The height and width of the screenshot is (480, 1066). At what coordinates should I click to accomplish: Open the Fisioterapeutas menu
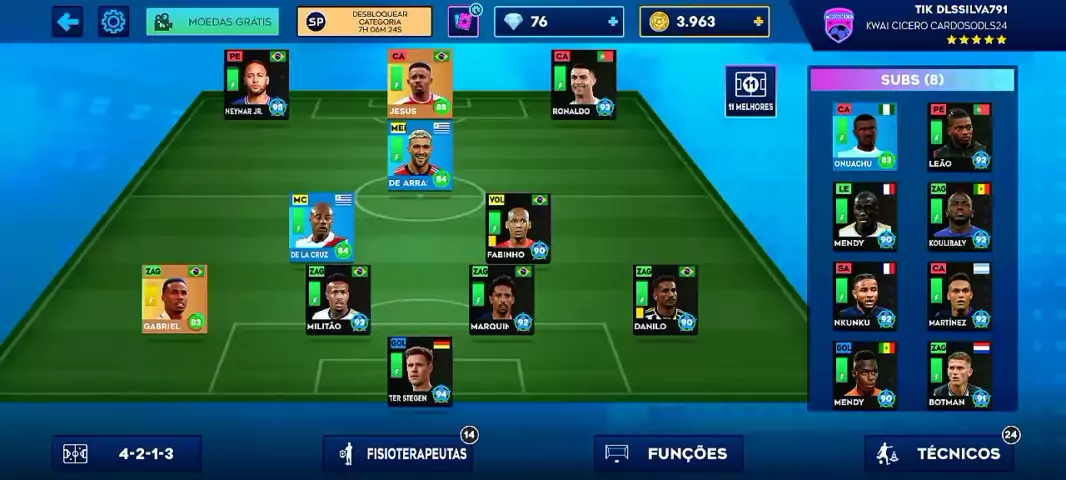point(398,453)
